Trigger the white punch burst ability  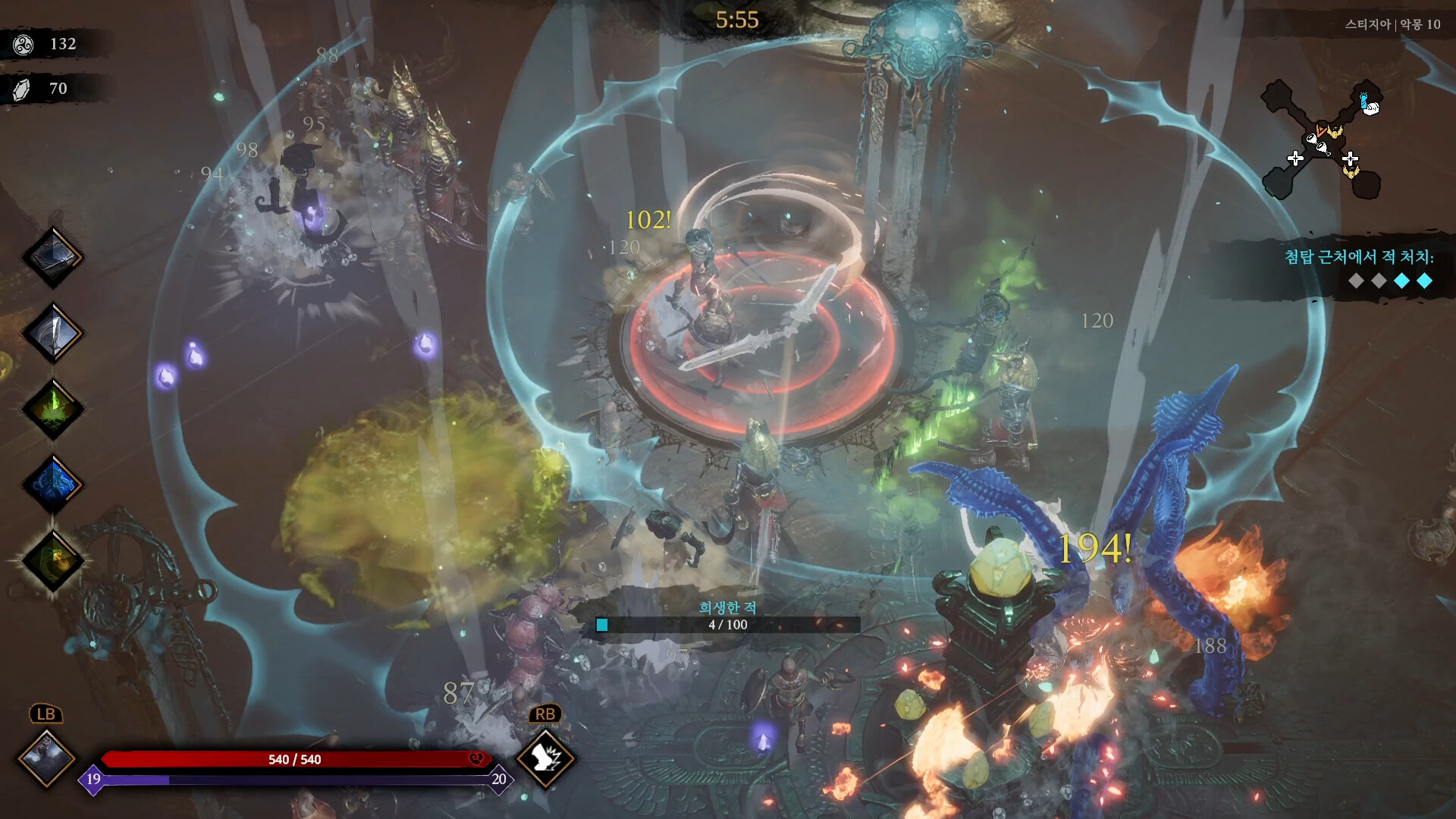[545, 758]
